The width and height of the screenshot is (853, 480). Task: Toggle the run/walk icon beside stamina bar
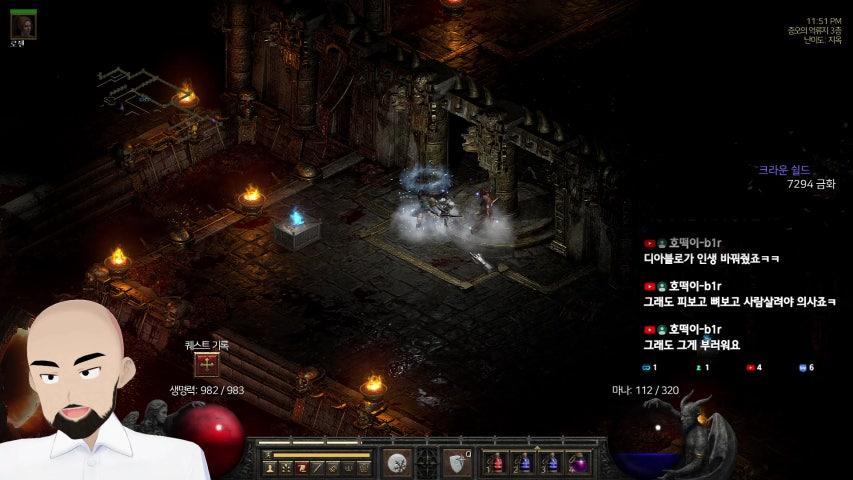coord(269,455)
